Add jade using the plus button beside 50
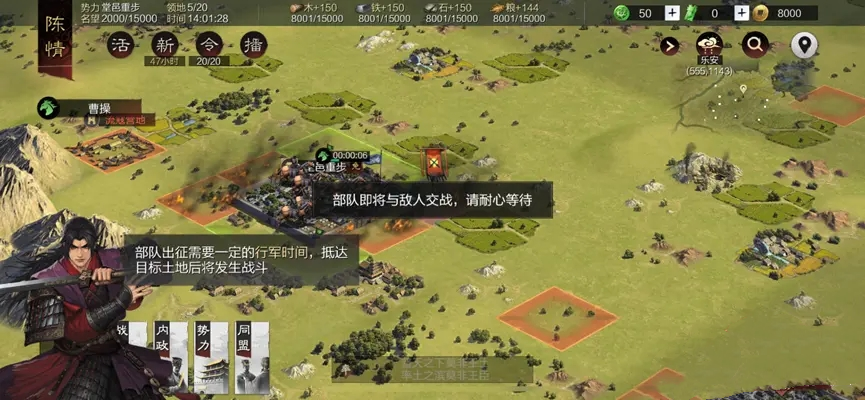The image size is (865, 400). point(673,13)
